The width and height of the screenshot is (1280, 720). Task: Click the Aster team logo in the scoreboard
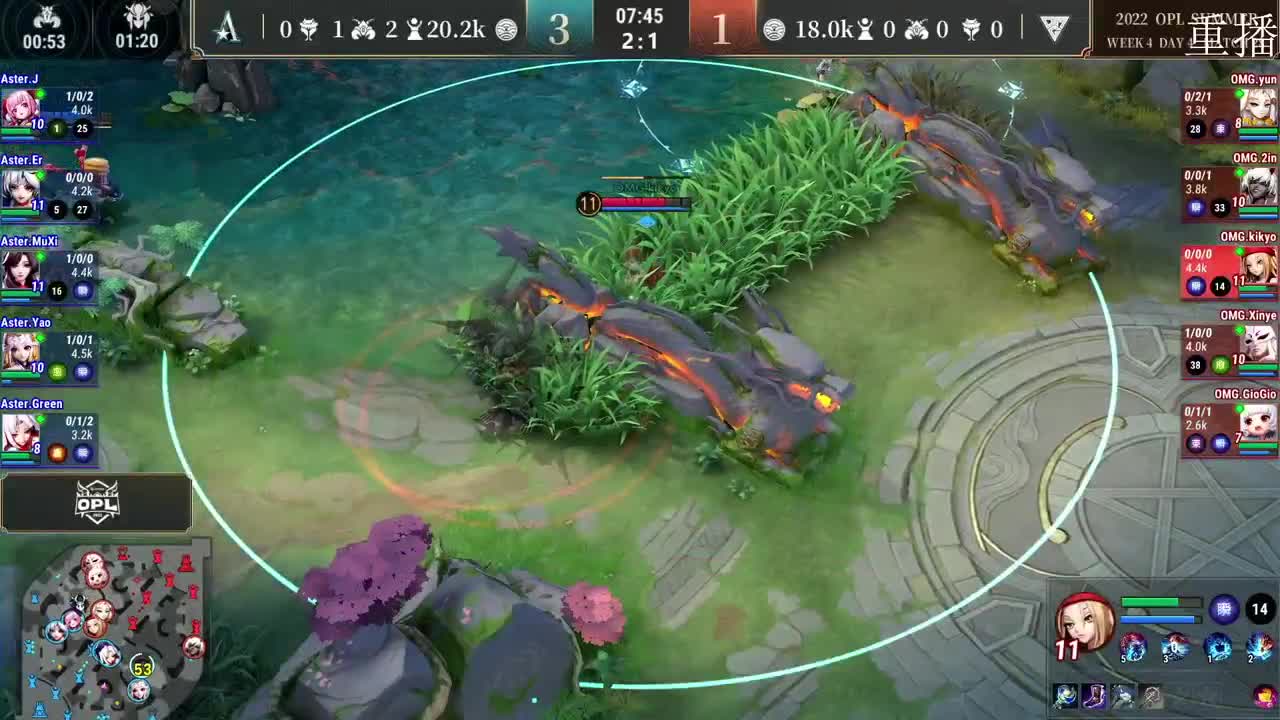tap(228, 30)
